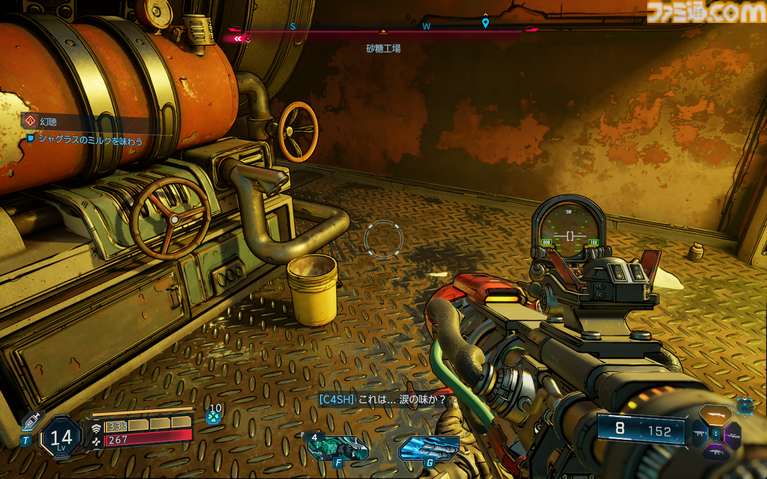The image size is (767, 479).
Task: Select the 幻聴 quest tracker entry
Action: [48, 121]
